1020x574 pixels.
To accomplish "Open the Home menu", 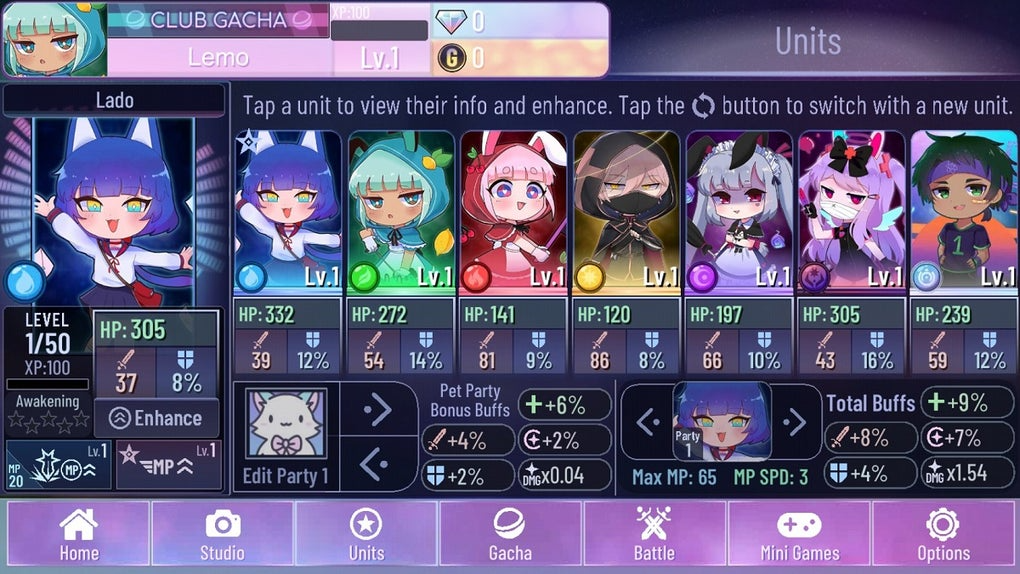I will [78, 535].
